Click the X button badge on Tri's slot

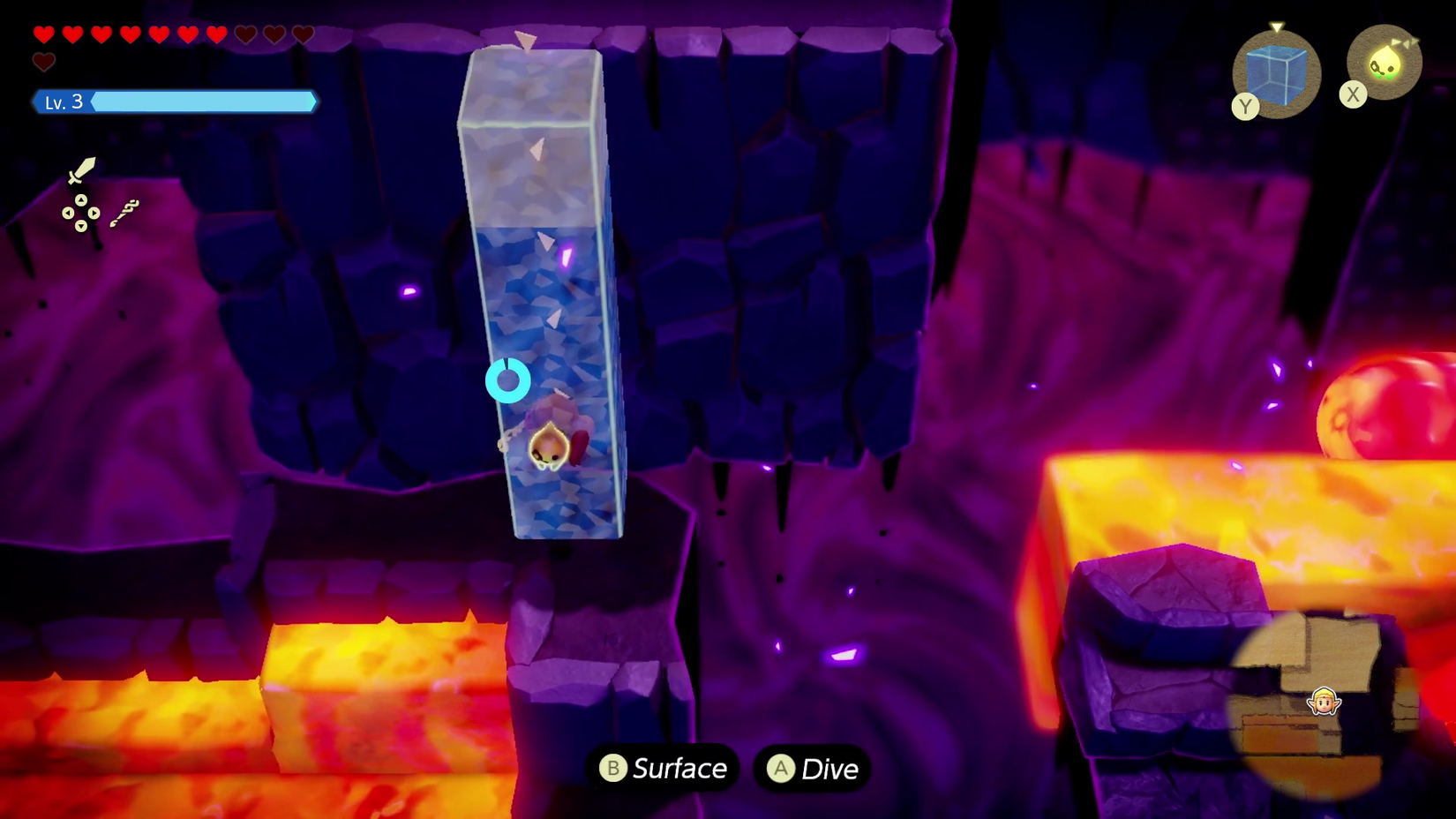click(x=1354, y=95)
